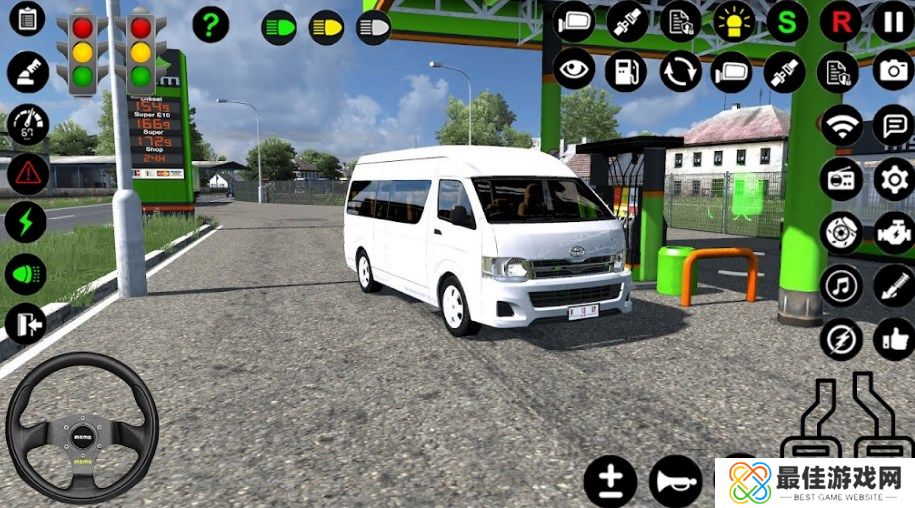915x508 pixels.
Task: Honk the horn button
Action: pos(675,482)
